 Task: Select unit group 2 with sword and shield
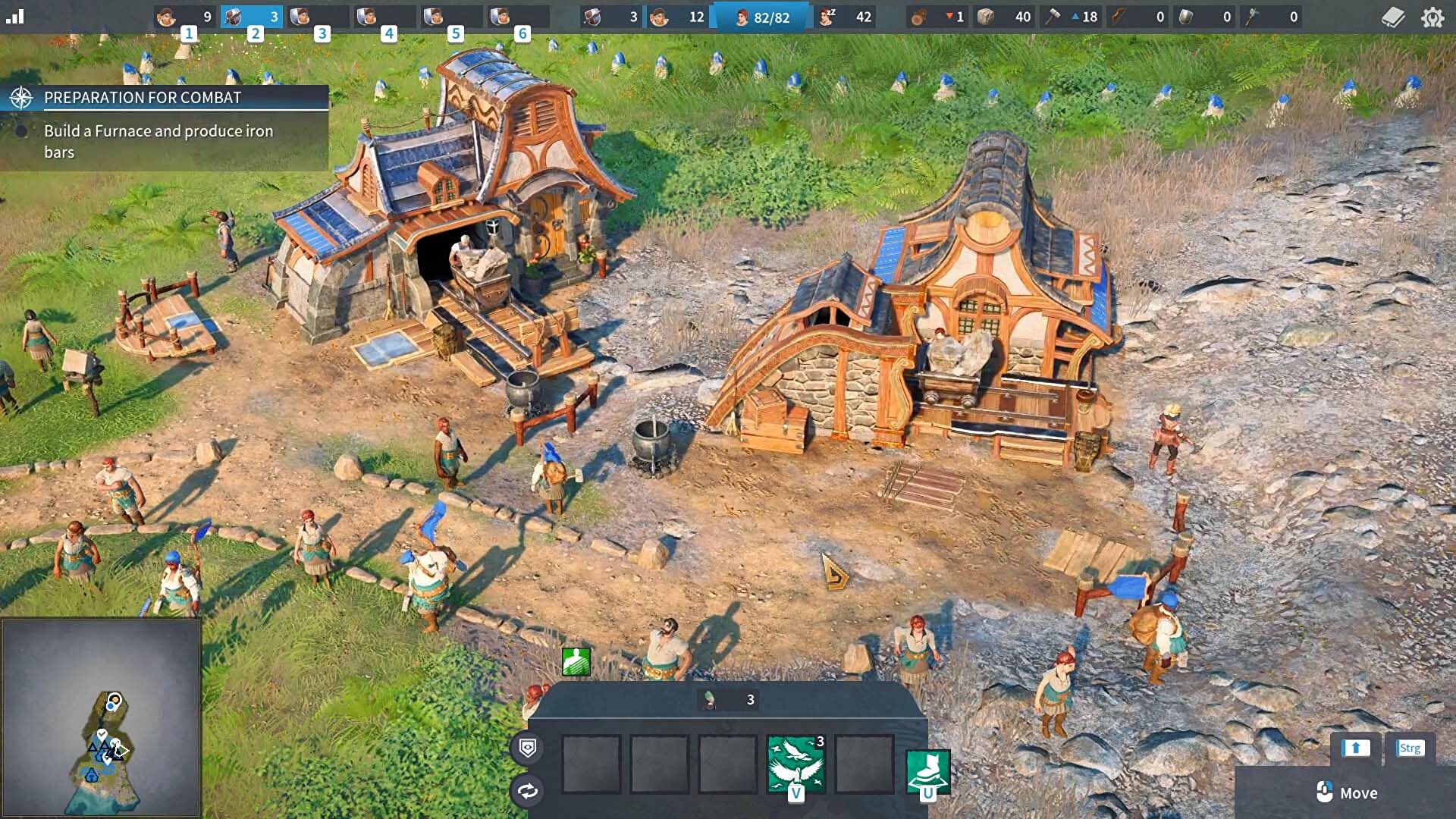(253, 14)
